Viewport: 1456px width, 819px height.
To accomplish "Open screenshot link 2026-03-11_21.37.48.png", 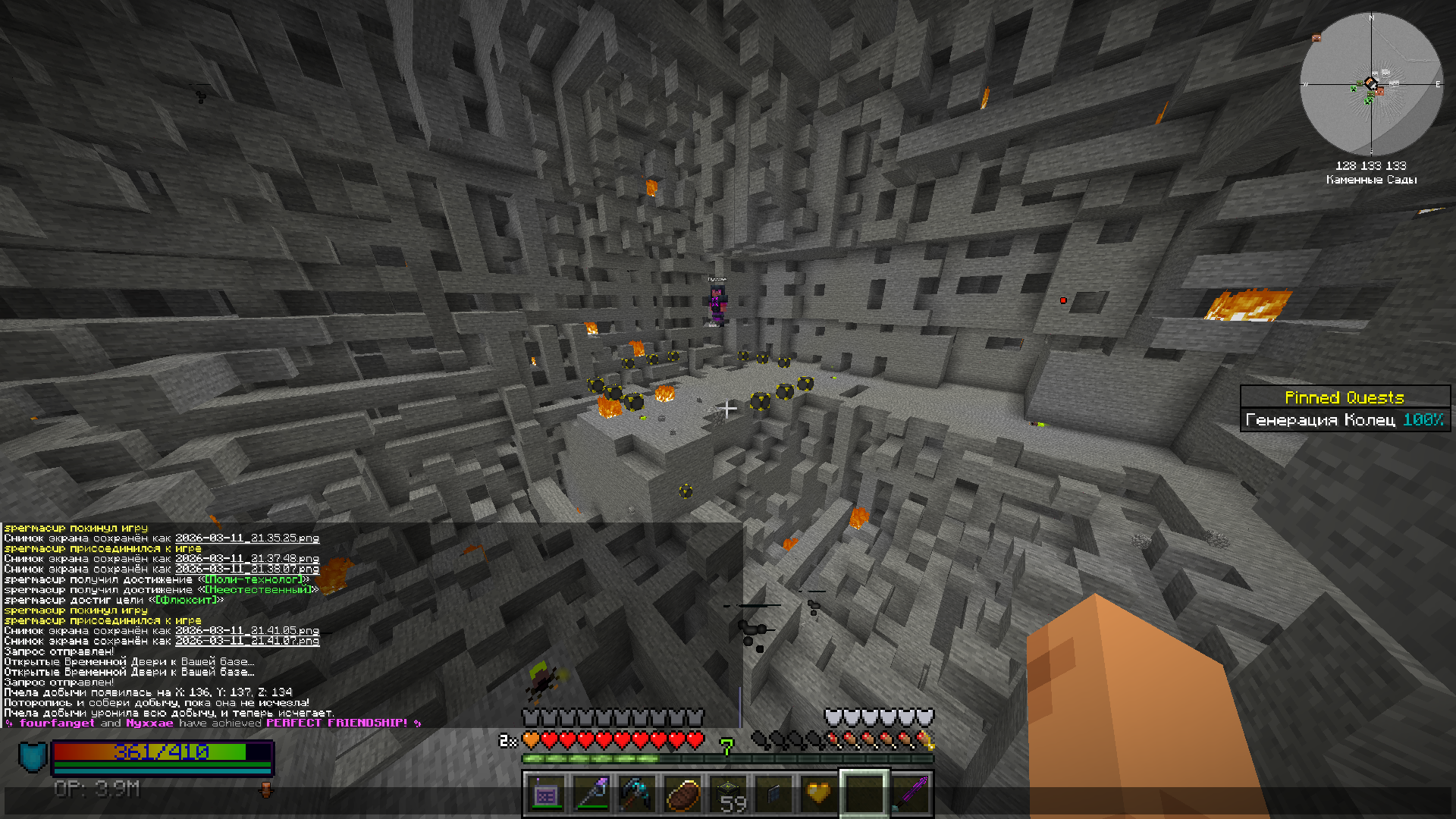I will pyautogui.click(x=247, y=559).
